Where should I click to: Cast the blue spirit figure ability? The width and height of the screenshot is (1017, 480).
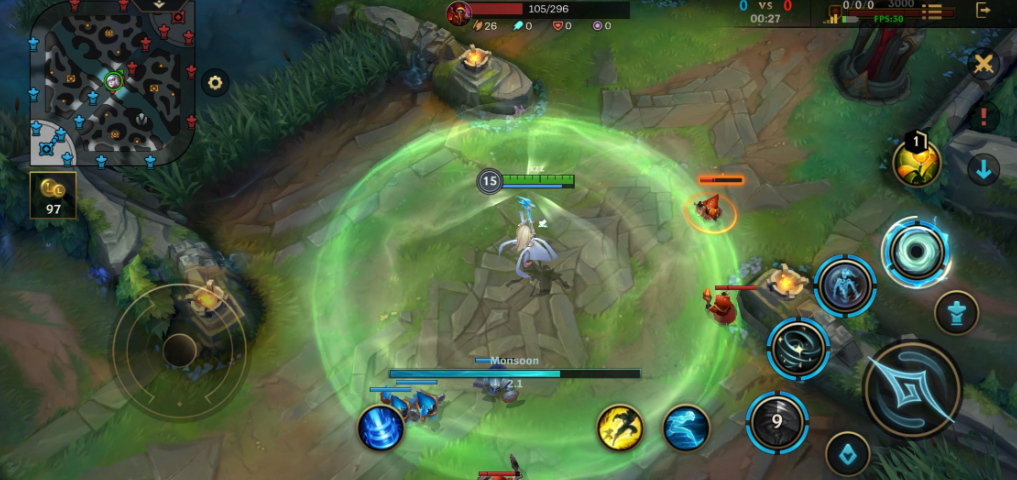pos(845,286)
